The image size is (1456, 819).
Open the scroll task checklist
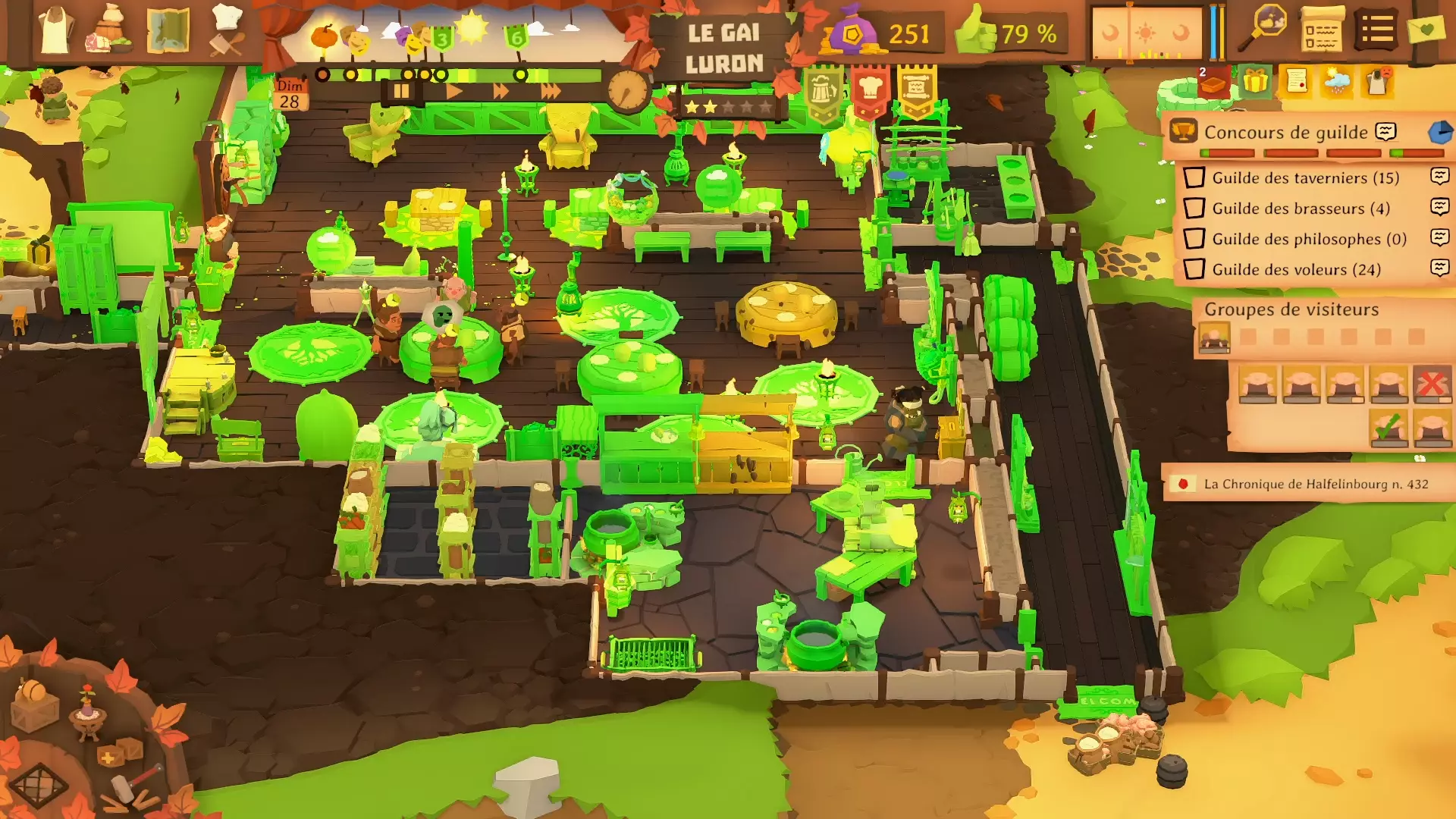[1321, 30]
